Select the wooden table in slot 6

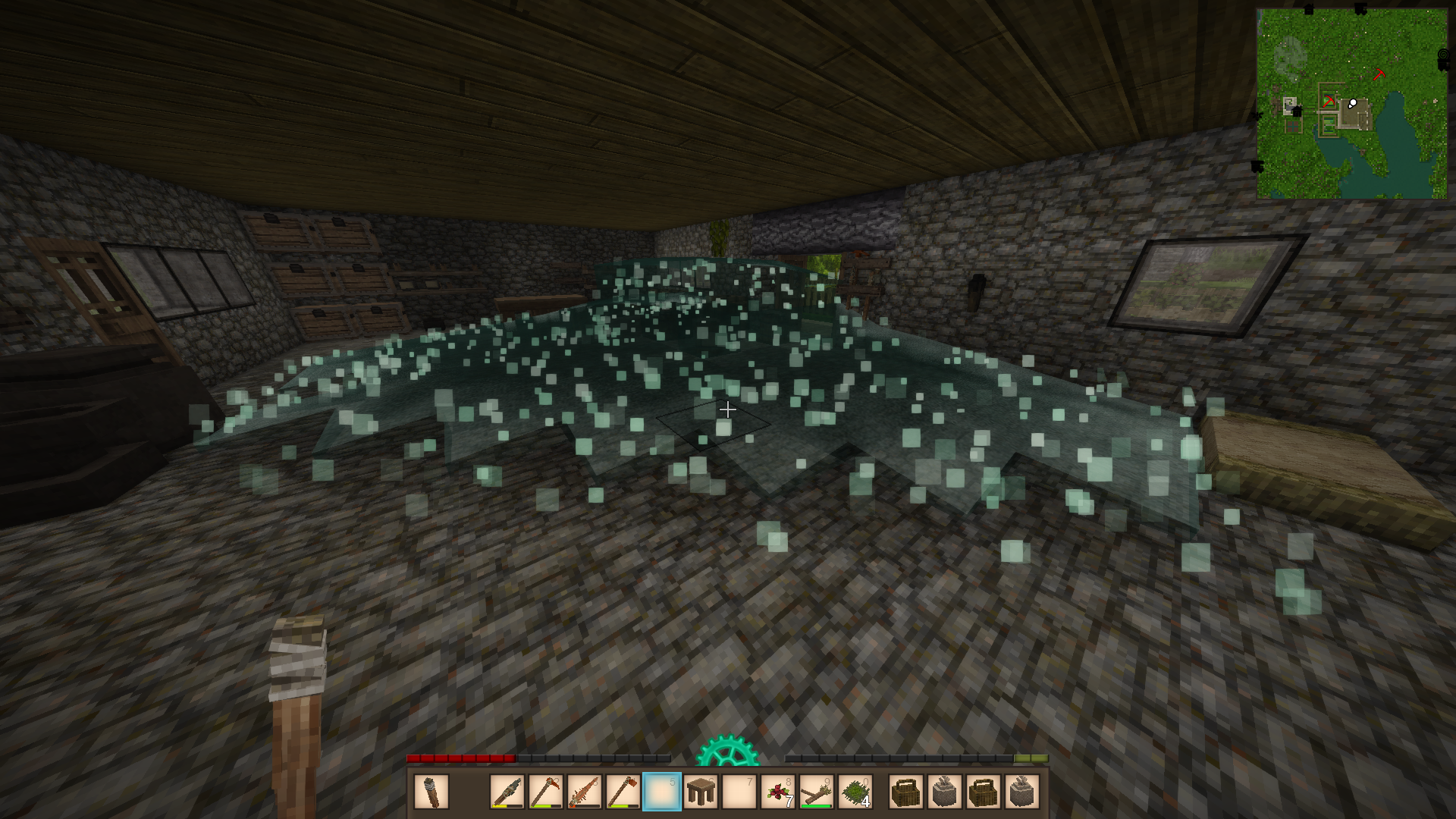700,792
